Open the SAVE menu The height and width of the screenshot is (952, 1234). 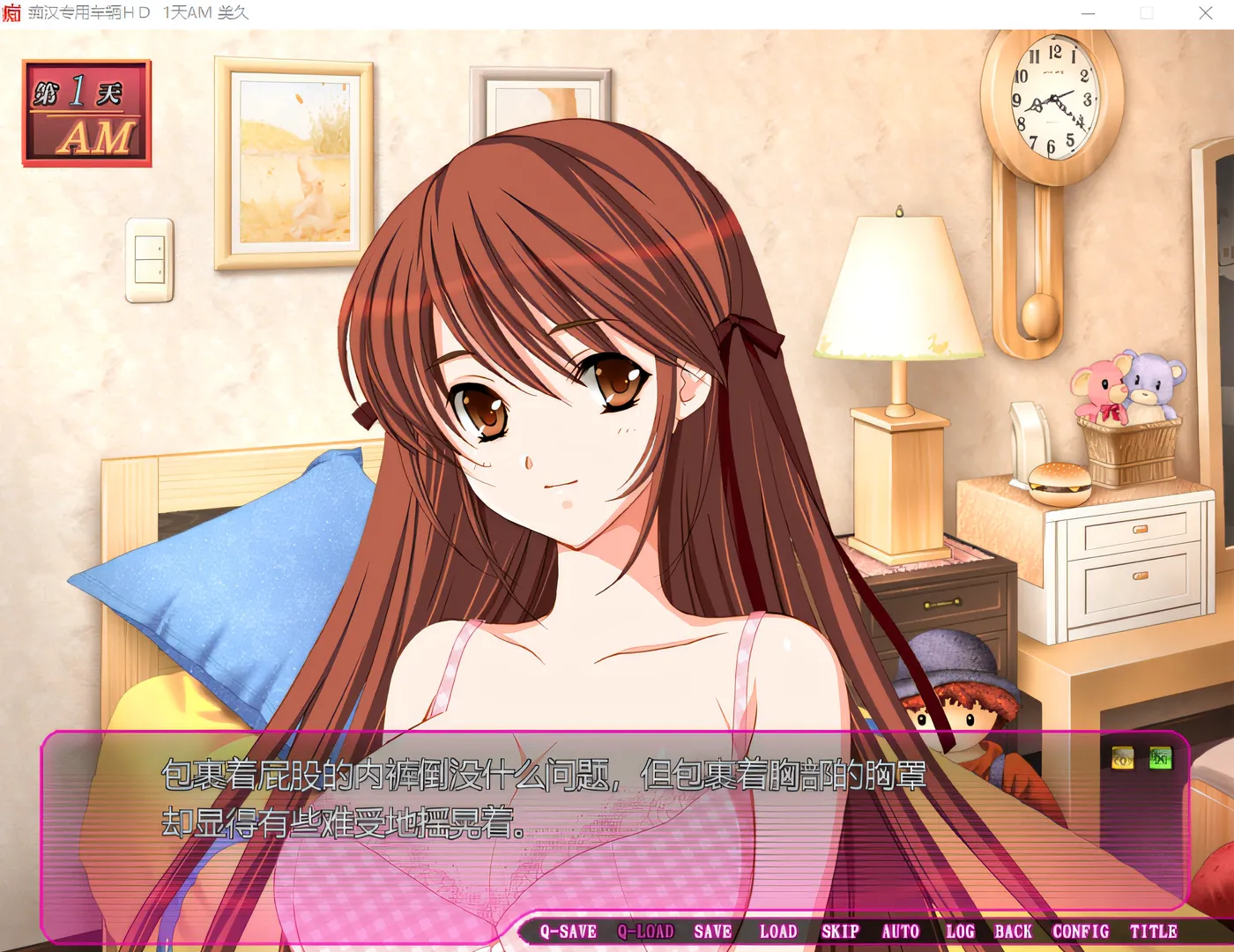pos(712,931)
